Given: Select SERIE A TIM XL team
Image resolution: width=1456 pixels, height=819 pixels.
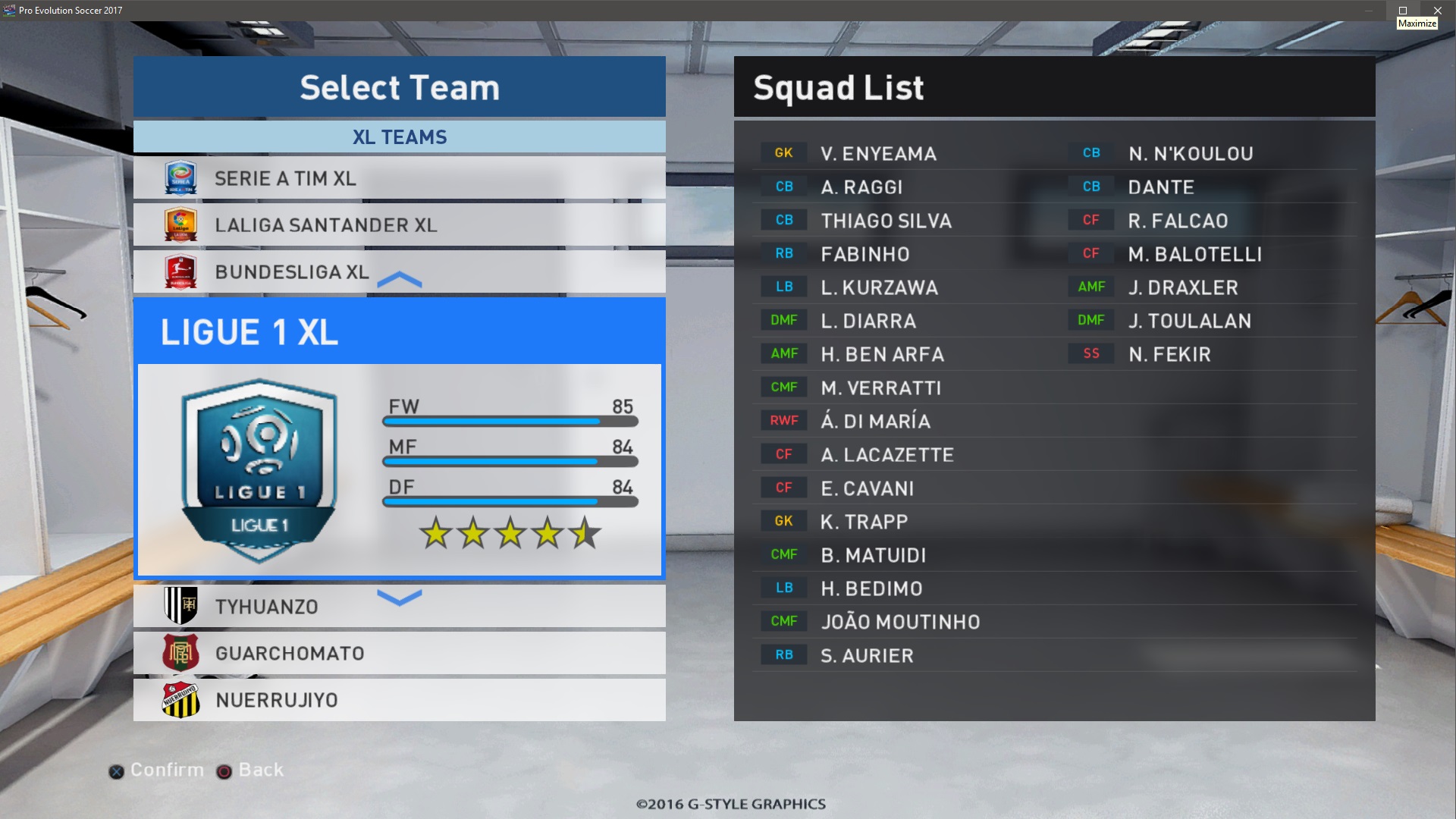Looking at the screenshot, I should pyautogui.click(x=399, y=178).
